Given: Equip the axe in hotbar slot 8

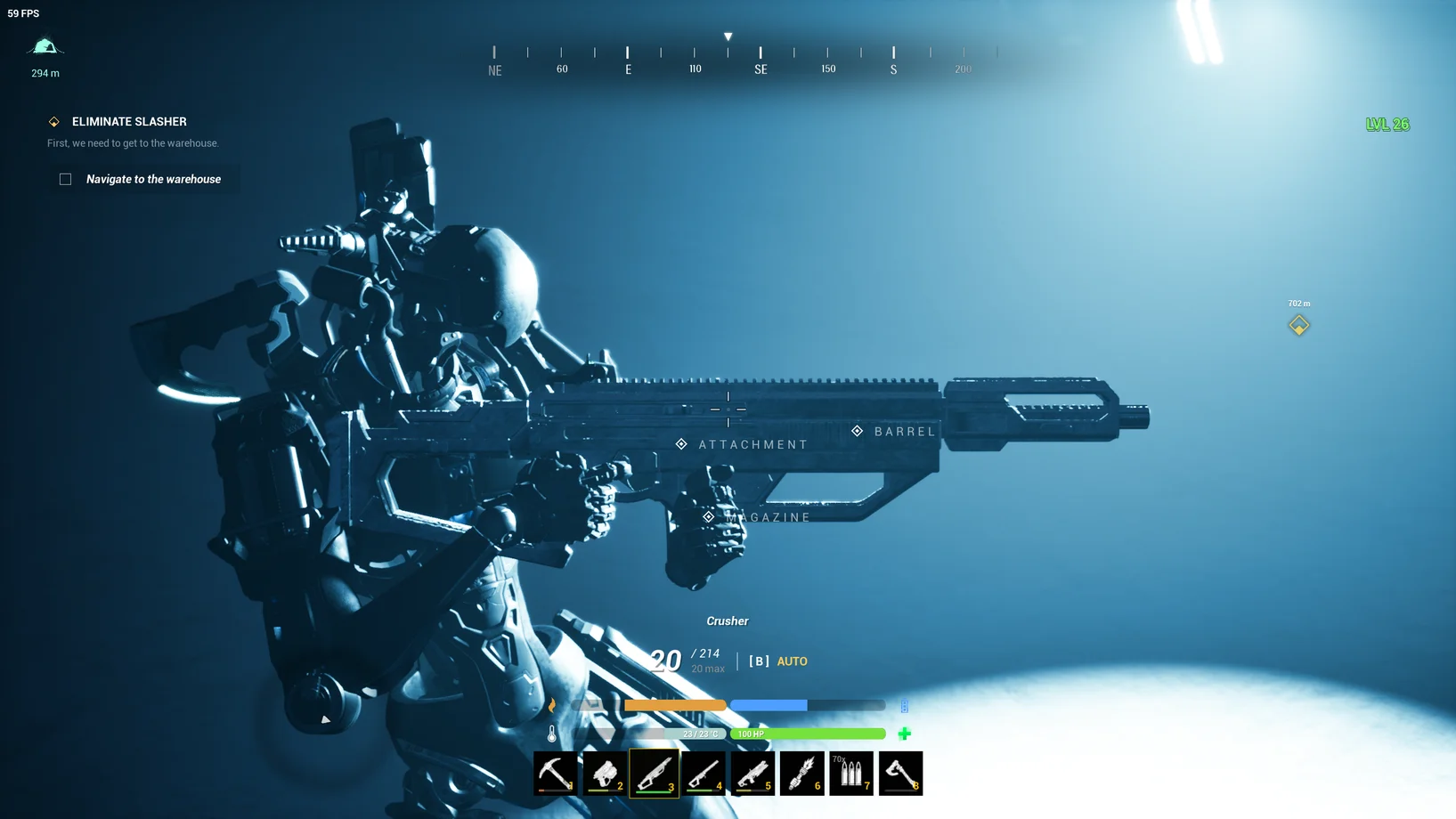Looking at the screenshot, I should 900,773.
